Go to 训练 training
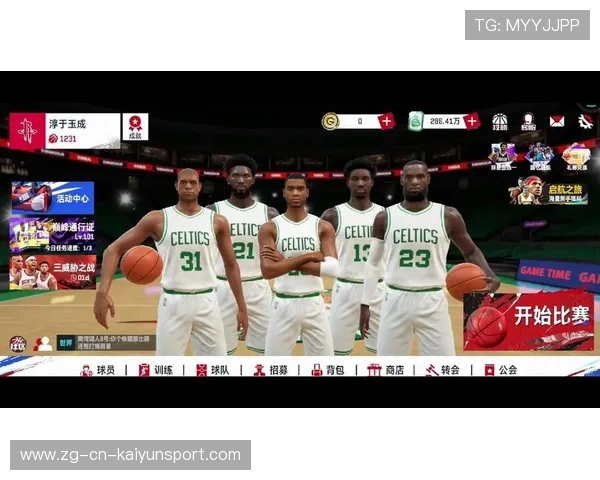This screenshot has width=600, height=480. pyautogui.click(x=157, y=370)
